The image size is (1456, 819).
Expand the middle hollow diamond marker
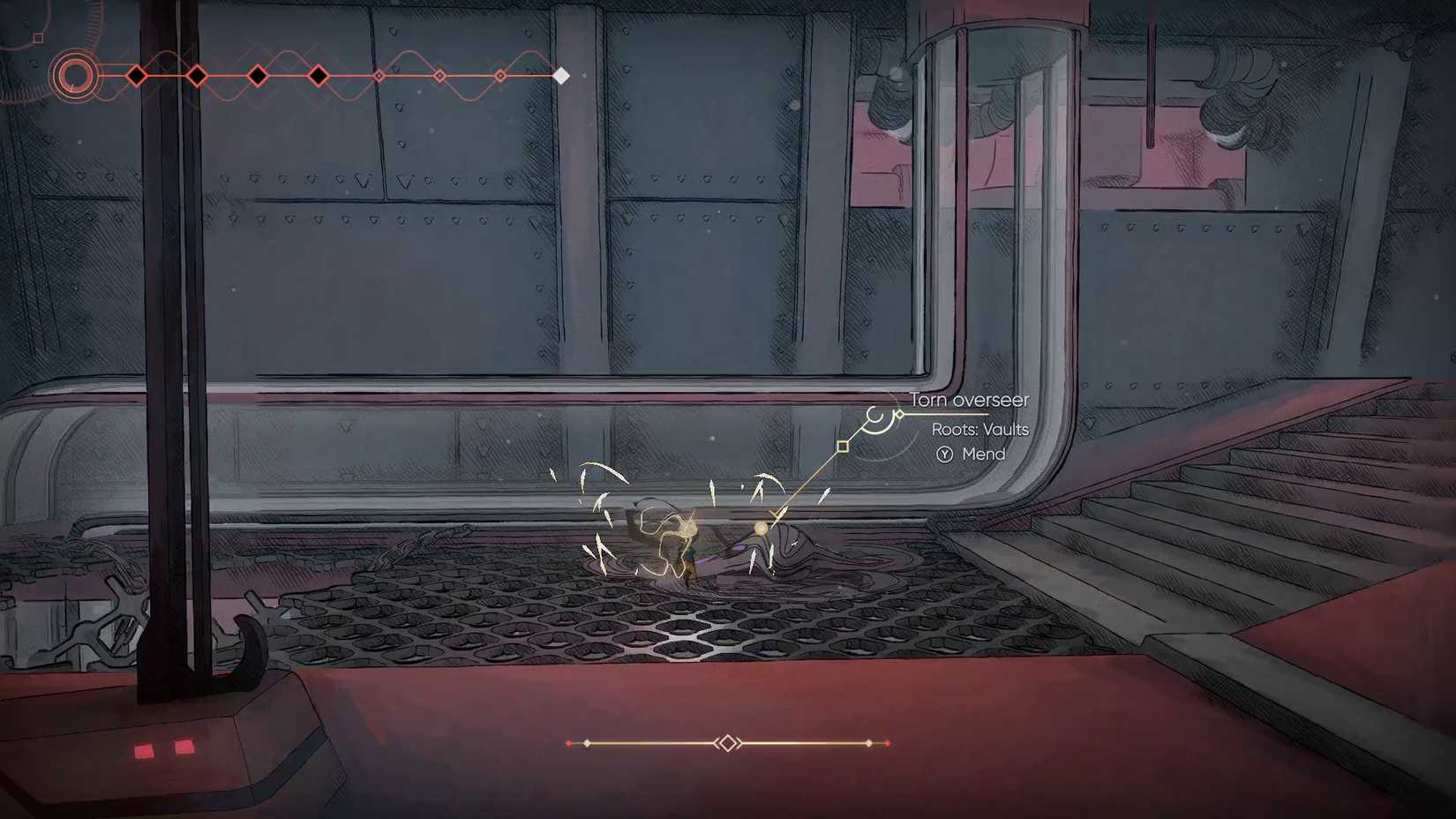pyautogui.click(x=439, y=76)
